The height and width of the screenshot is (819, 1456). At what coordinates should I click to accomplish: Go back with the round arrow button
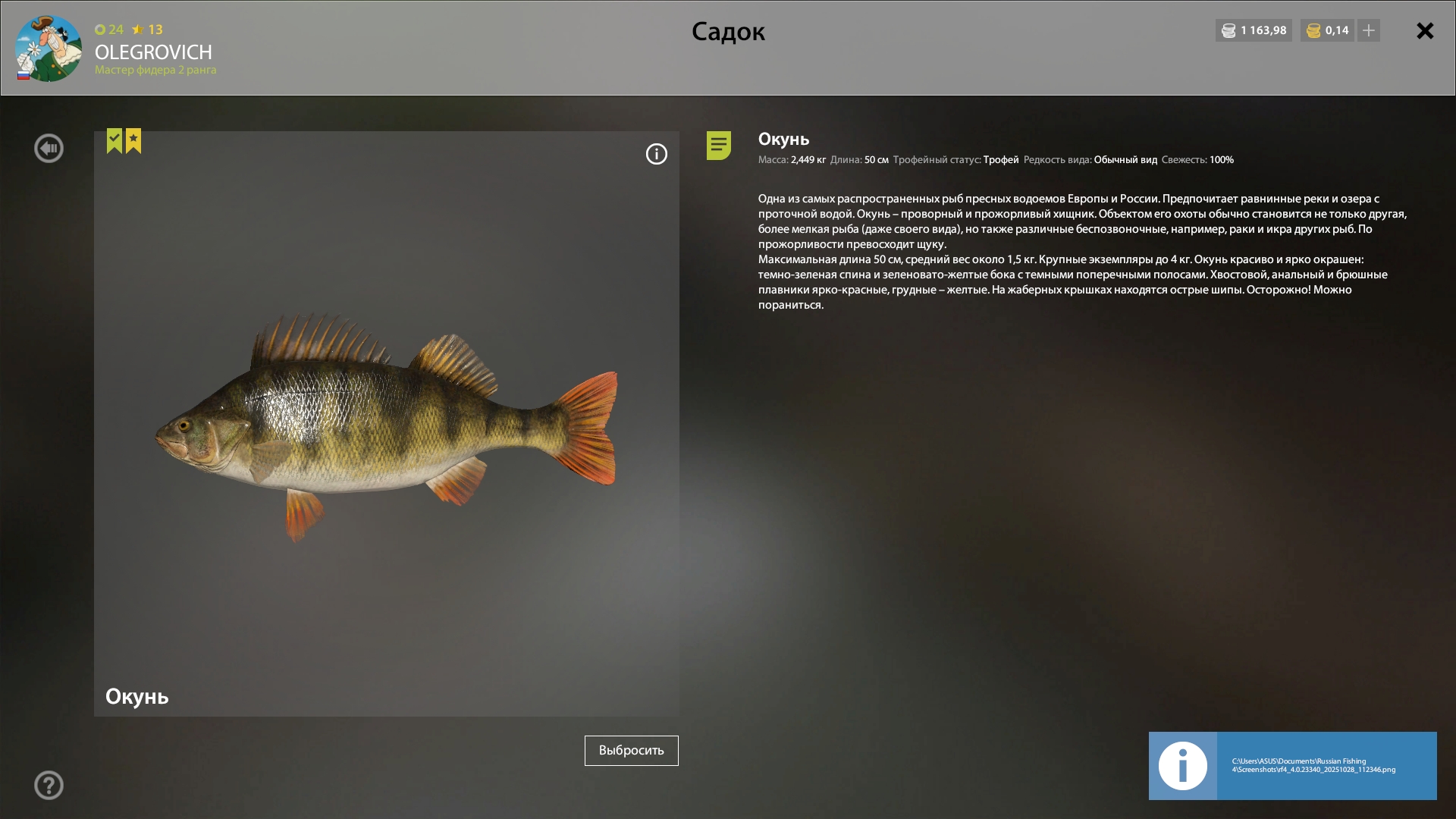pos(49,149)
